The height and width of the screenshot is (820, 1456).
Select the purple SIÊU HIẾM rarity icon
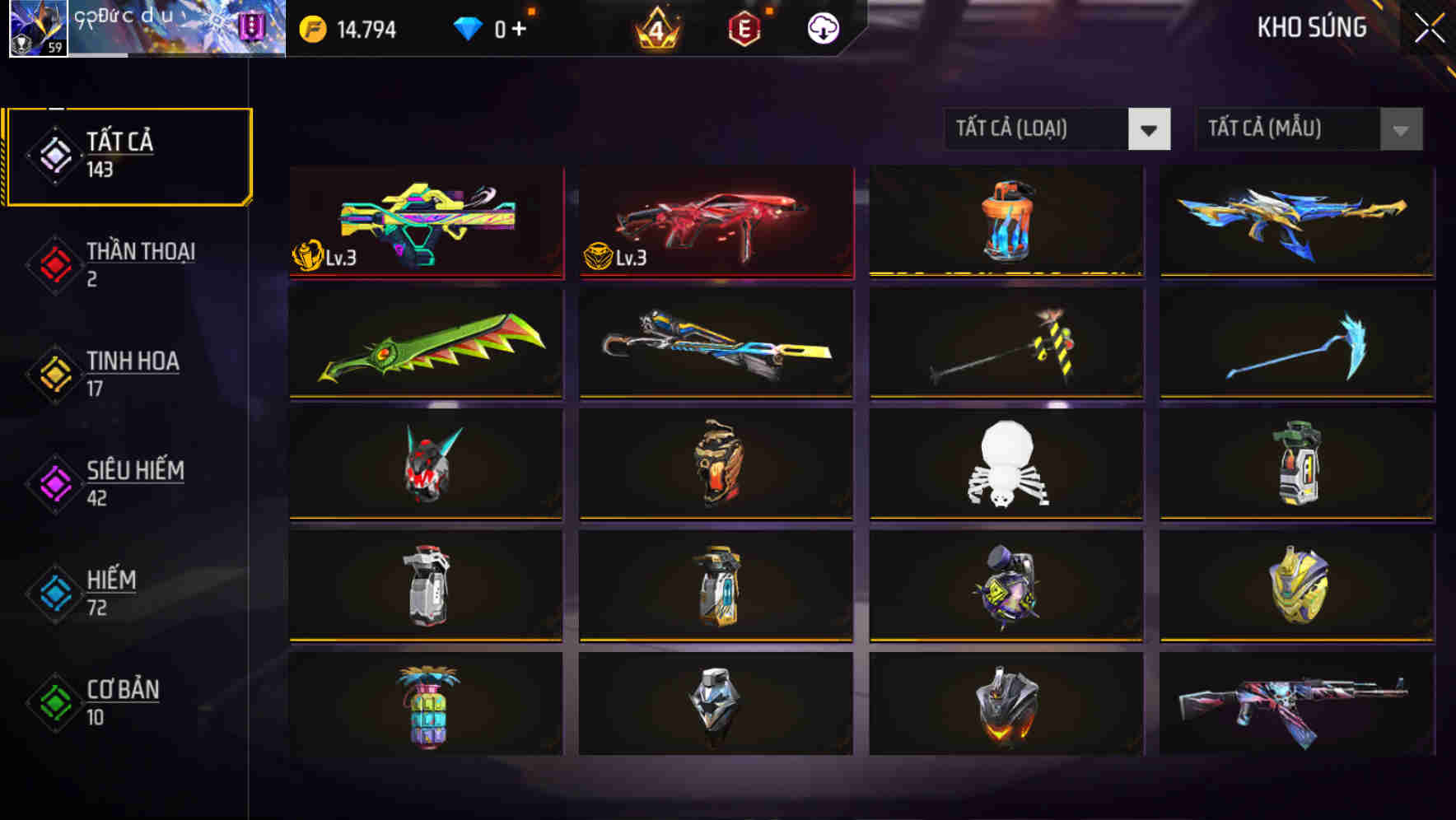[x=54, y=484]
